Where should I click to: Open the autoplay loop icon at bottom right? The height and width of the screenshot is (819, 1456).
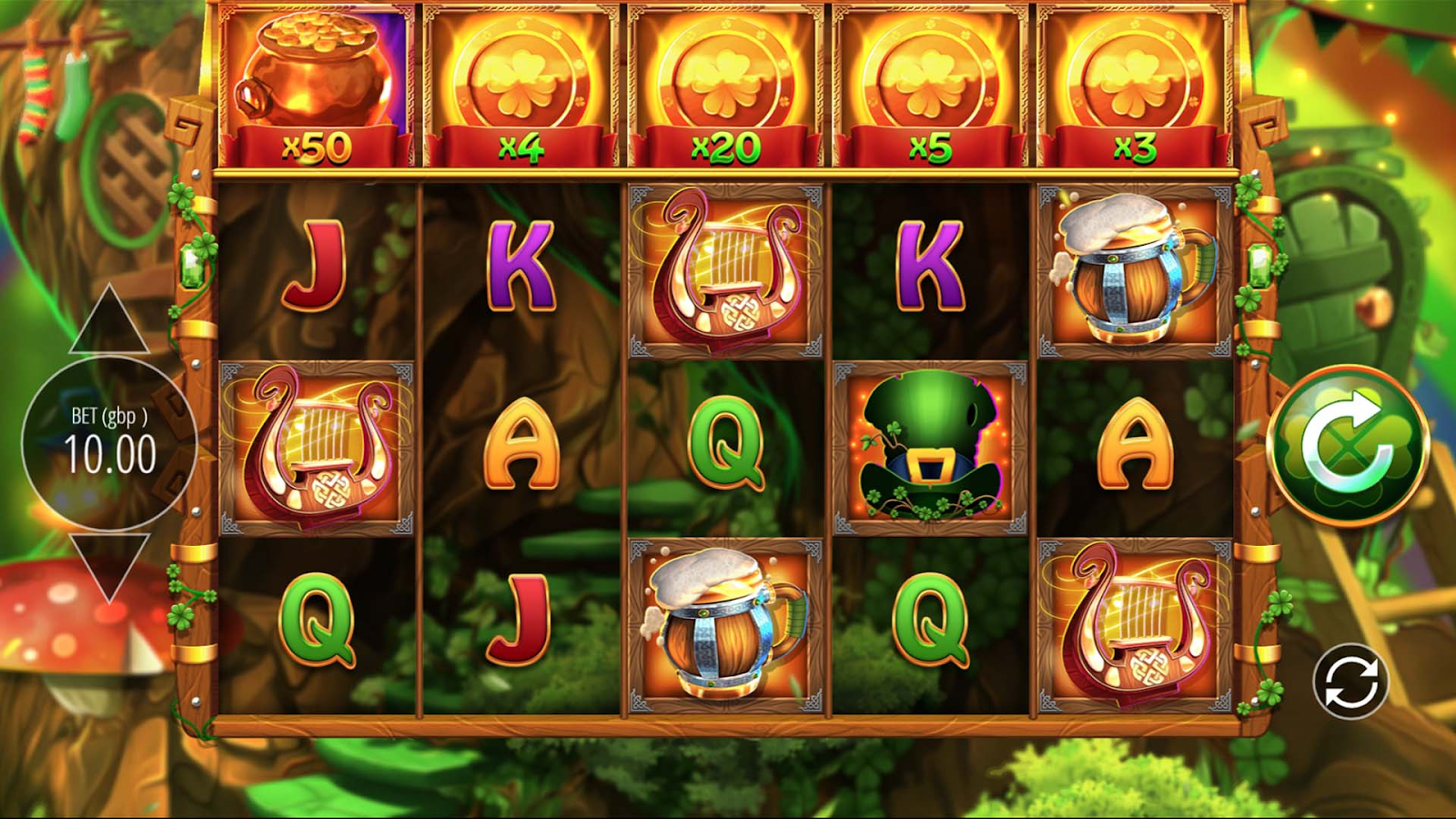point(1348,679)
